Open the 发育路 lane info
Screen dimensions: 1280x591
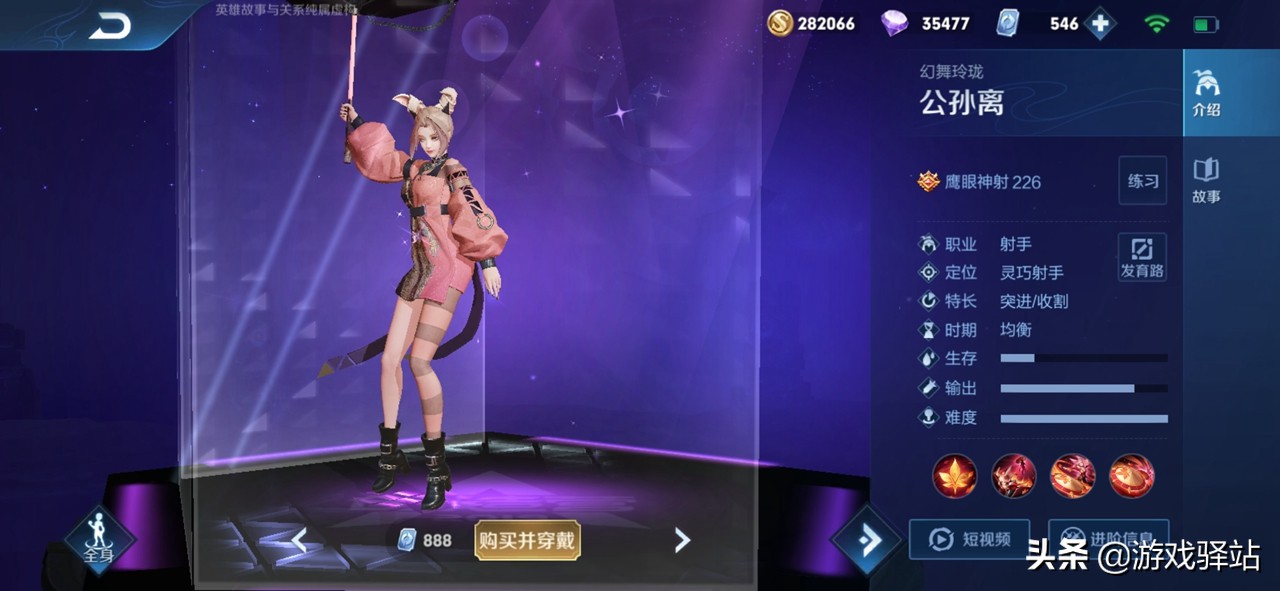[x=1142, y=257]
